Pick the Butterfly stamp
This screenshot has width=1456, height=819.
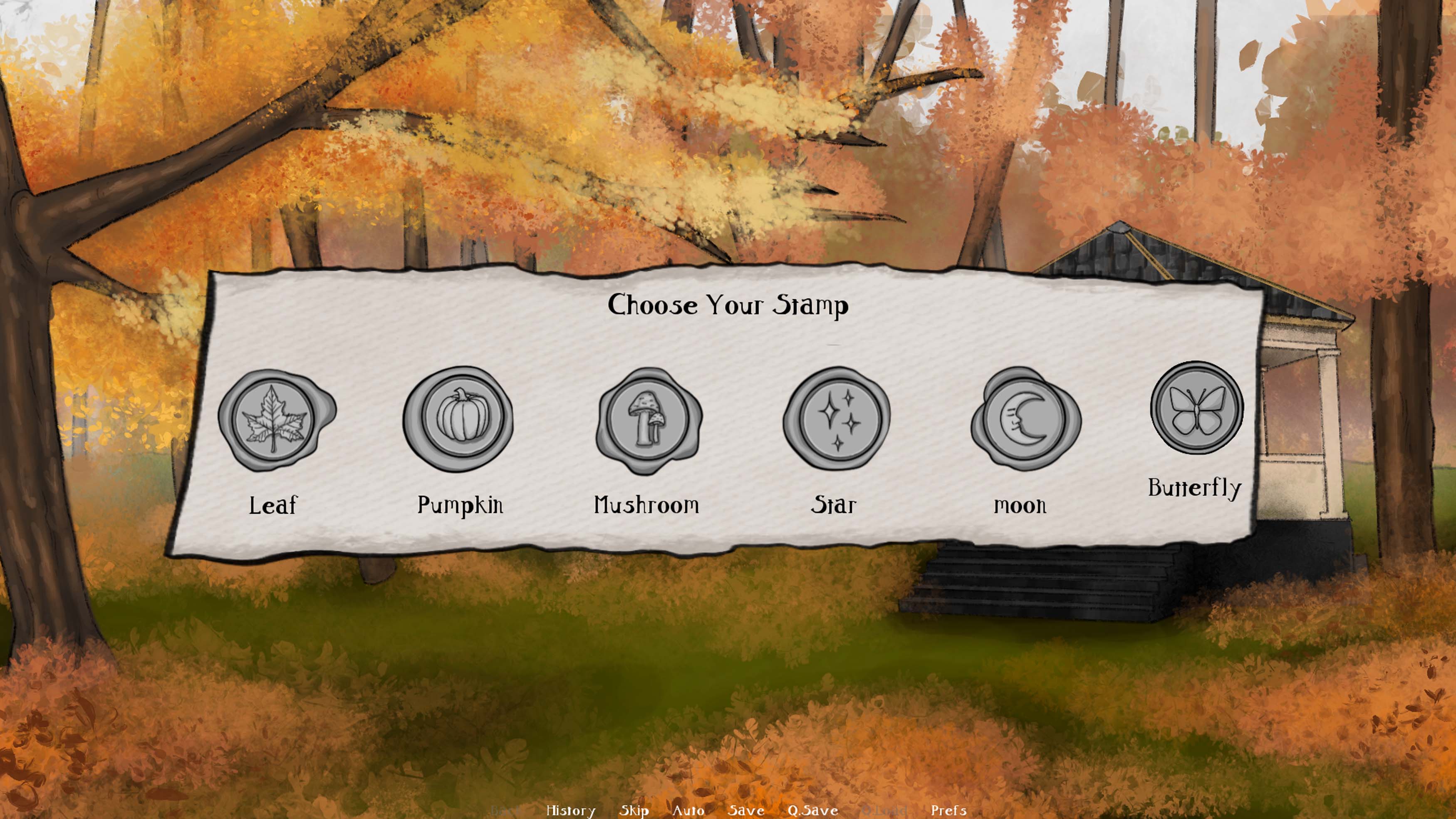pyautogui.click(x=1196, y=407)
